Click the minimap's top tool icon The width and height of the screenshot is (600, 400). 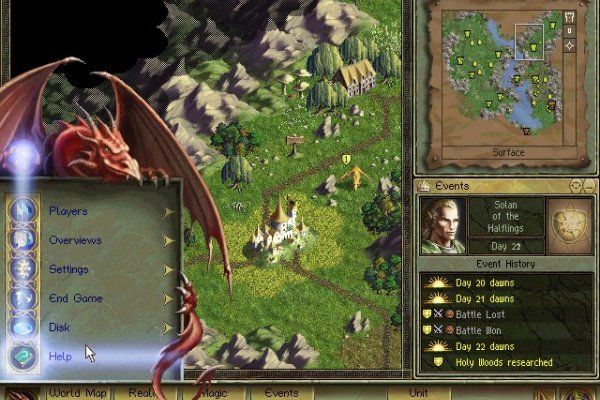[569, 17]
